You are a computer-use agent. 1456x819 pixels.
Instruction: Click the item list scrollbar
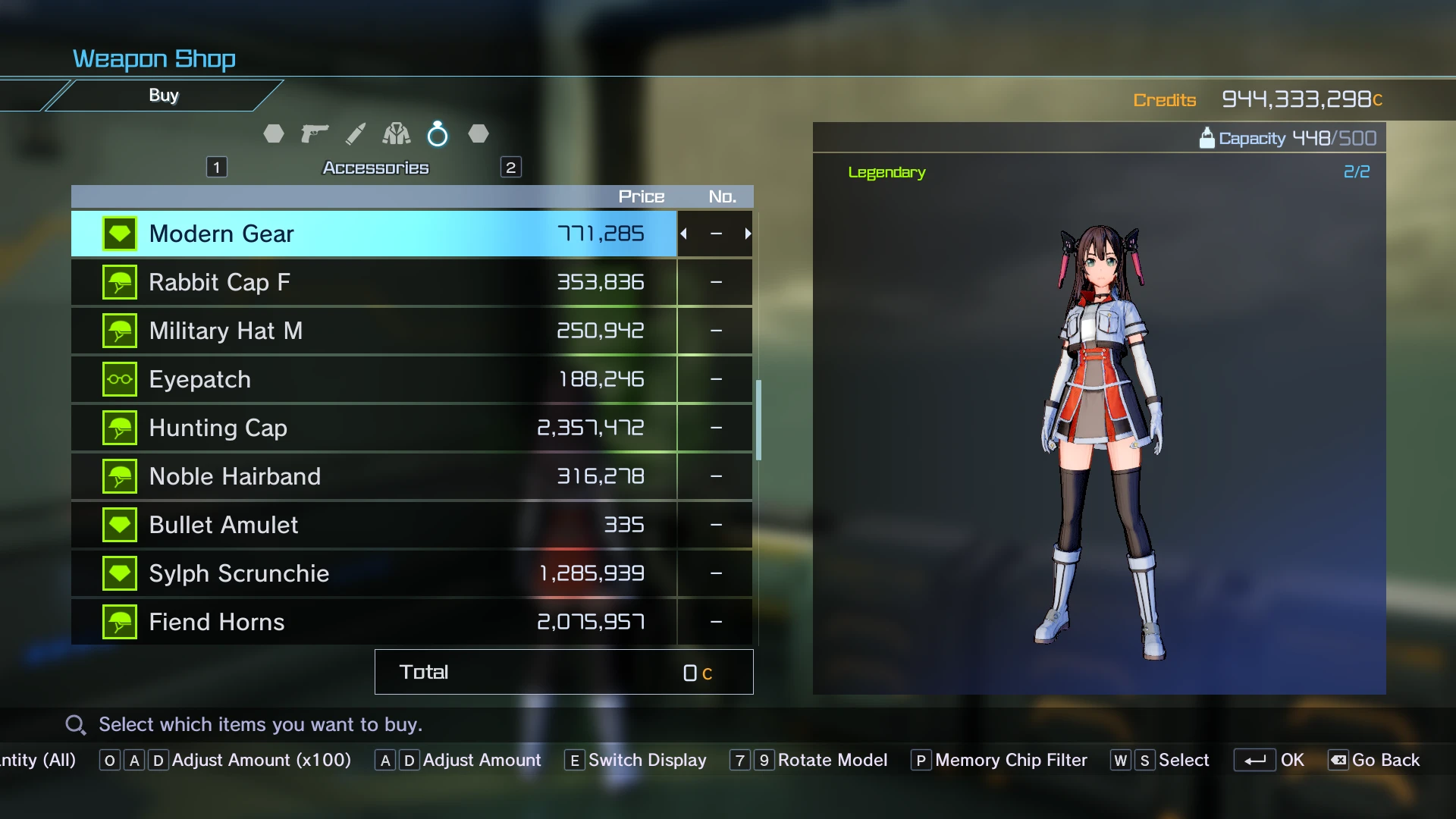click(x=758, y=419)
